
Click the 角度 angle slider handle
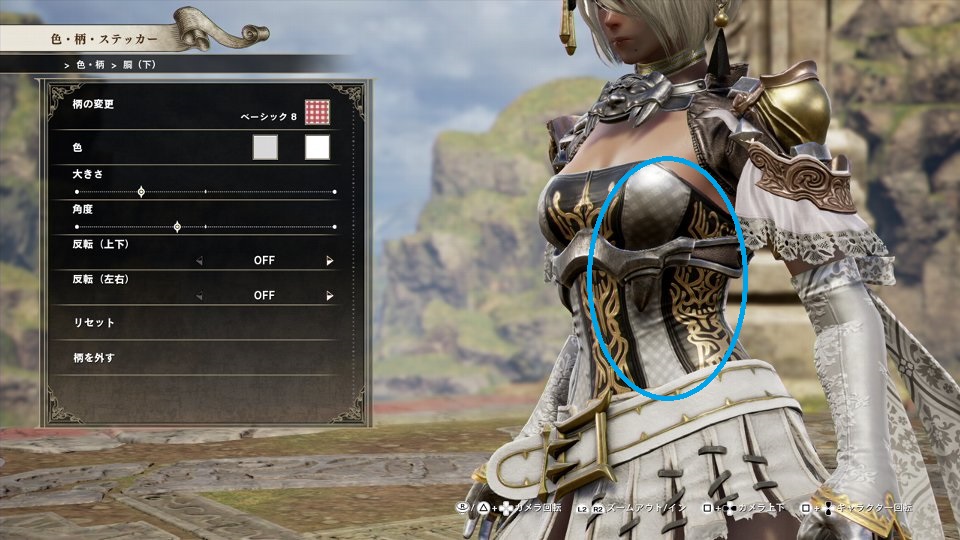[x=177, y=227]
